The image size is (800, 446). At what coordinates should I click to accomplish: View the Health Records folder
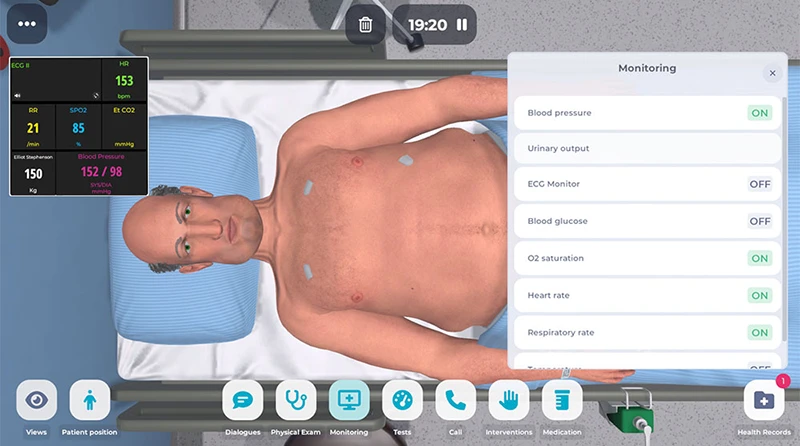point(763,400)
